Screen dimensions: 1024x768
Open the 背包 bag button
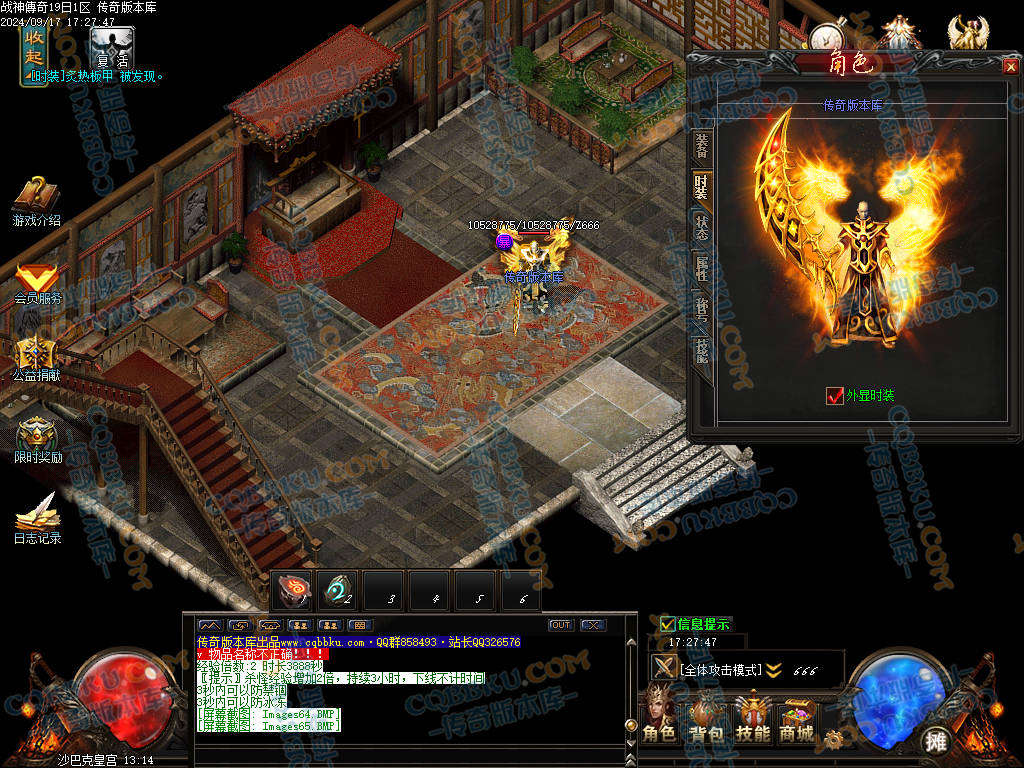(x=708, y=720)
